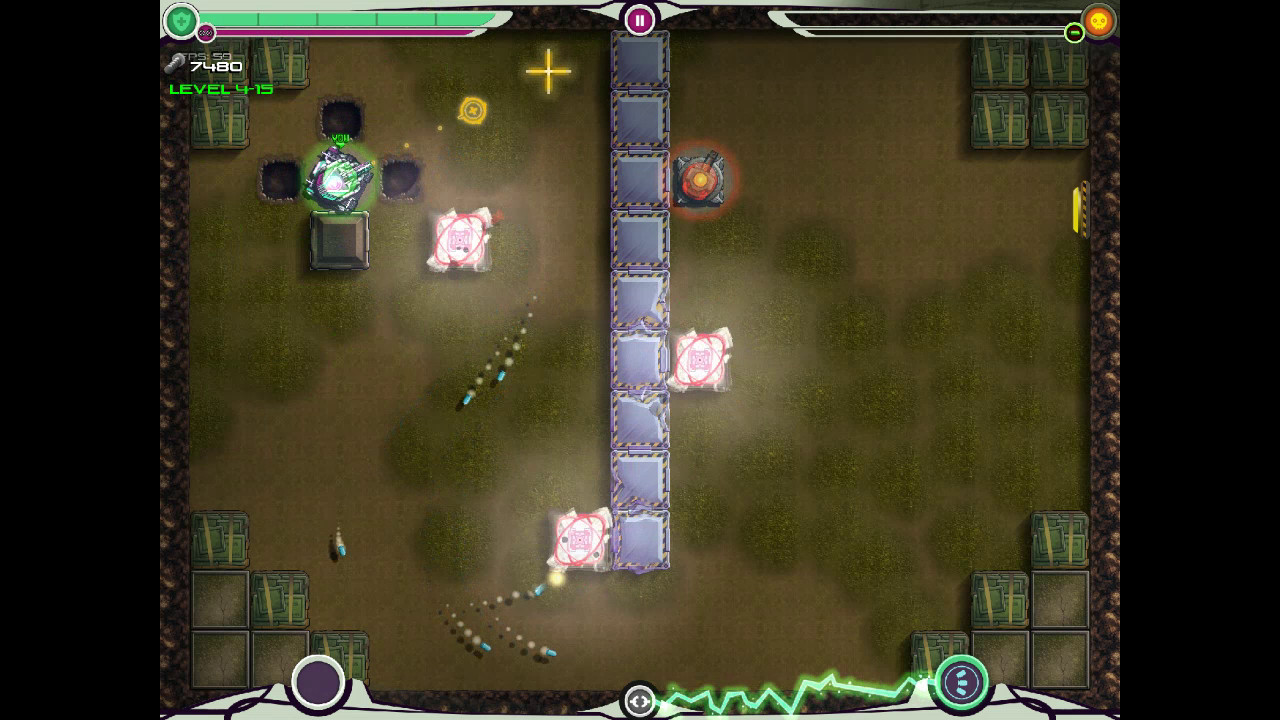The height and width of the screenshot is (720, 1280).
Task: Select the screw currency icon beside the score
Action: tap(176, 62)
